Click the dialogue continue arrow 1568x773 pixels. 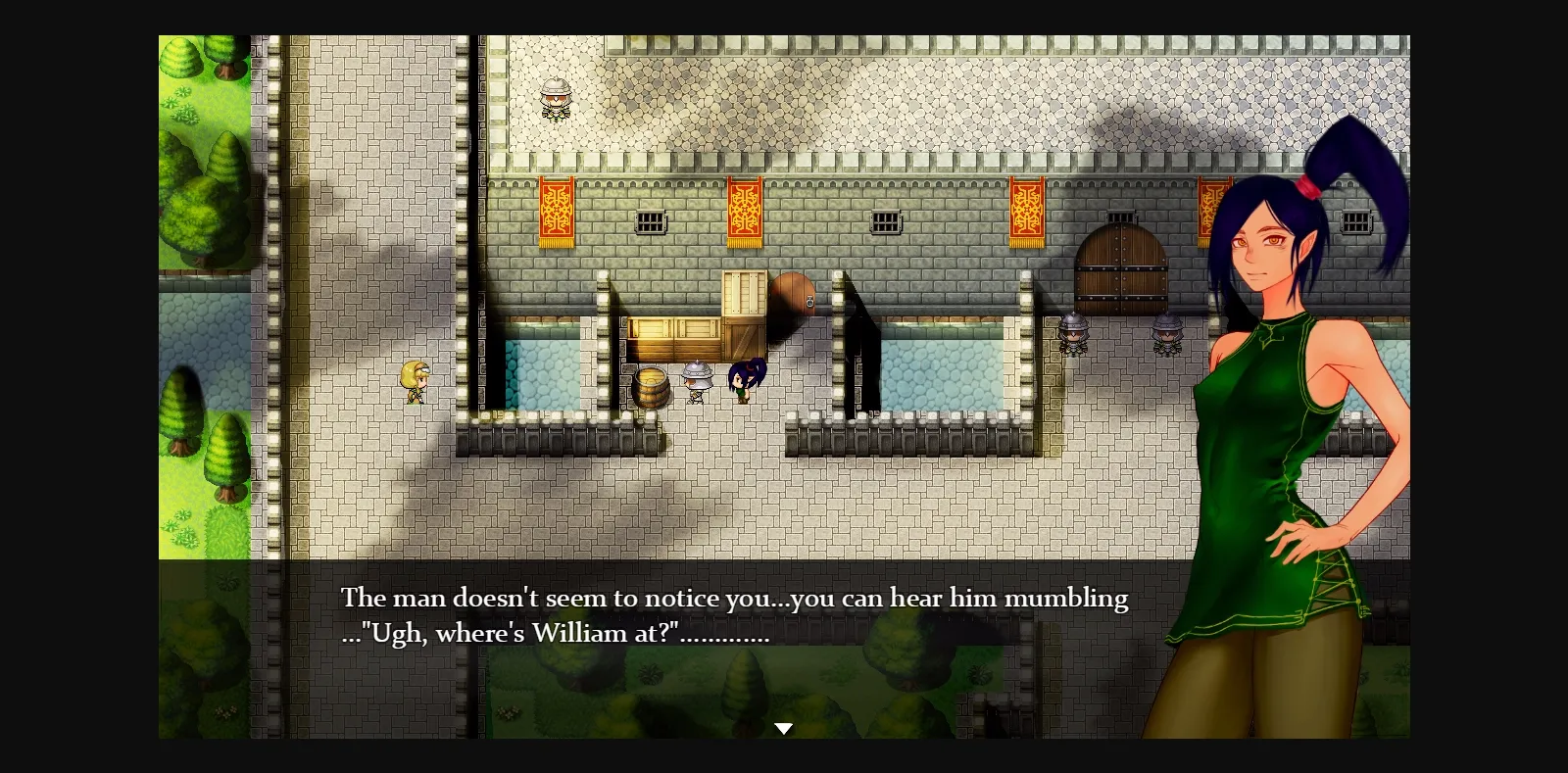(x=784, y=727)
